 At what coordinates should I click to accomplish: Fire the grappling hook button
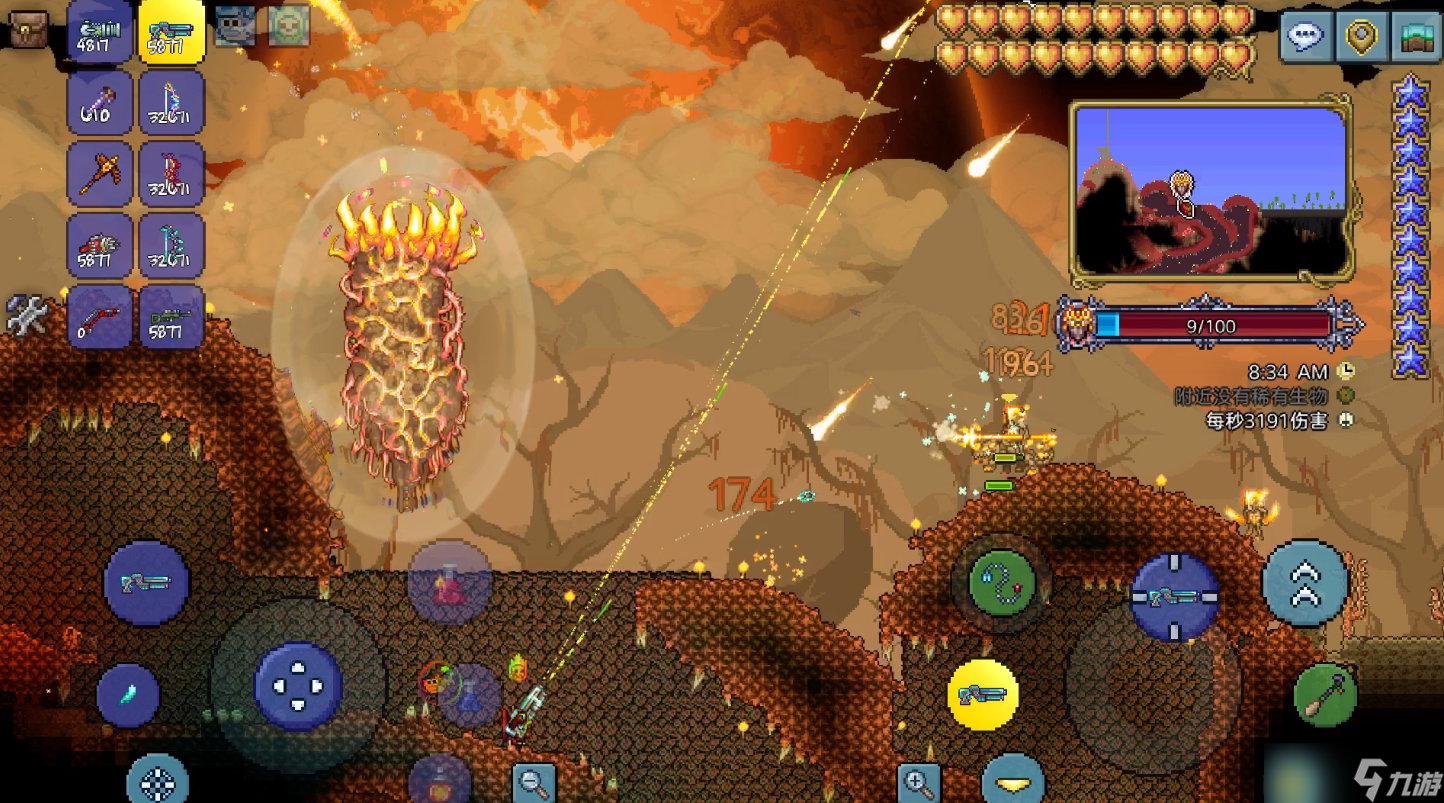1001,583
